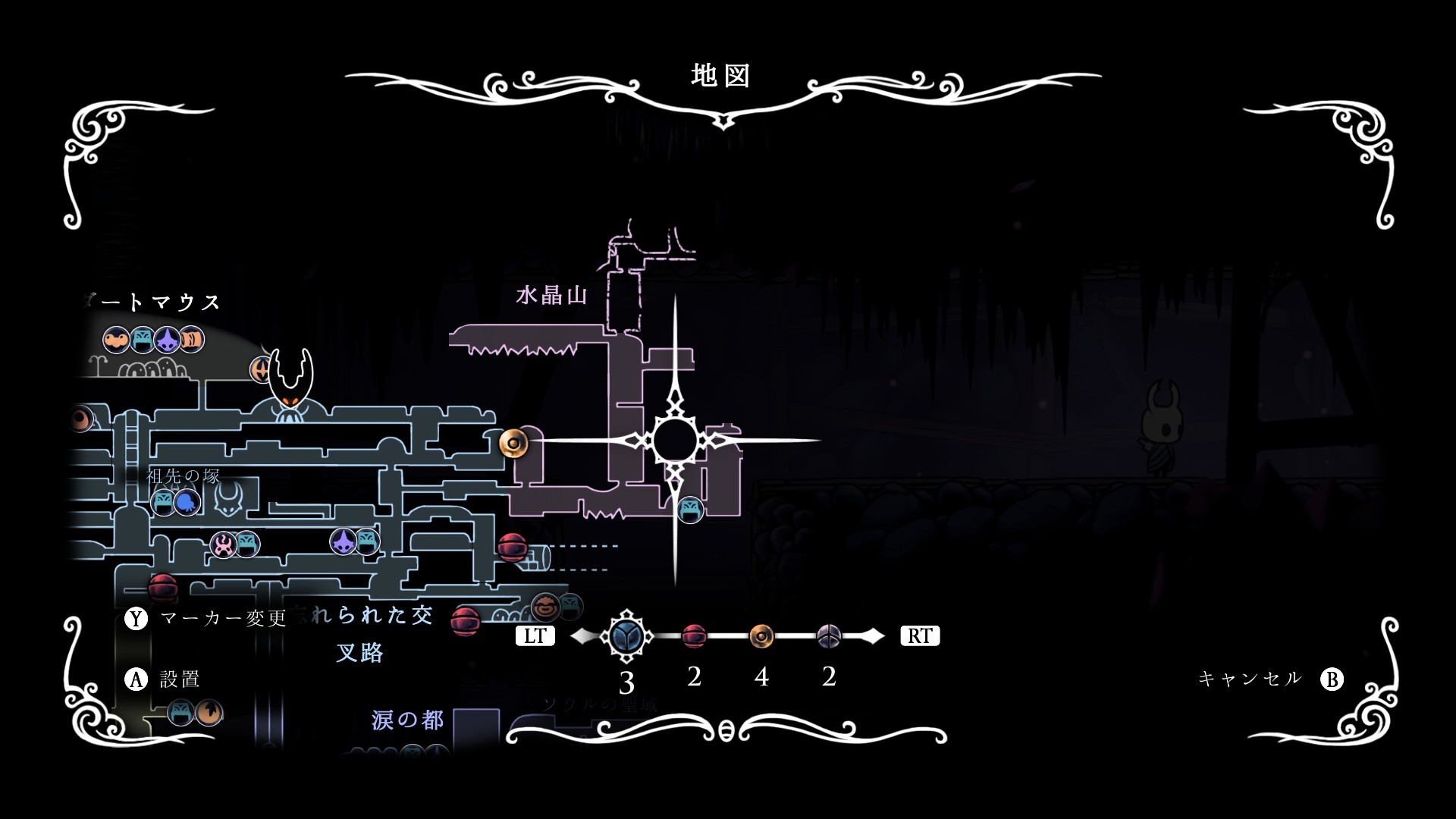Click the orange mask shop pin in Dirtmouth
The width and height of the screenshot is (1456, 819).
coord(116,340)
